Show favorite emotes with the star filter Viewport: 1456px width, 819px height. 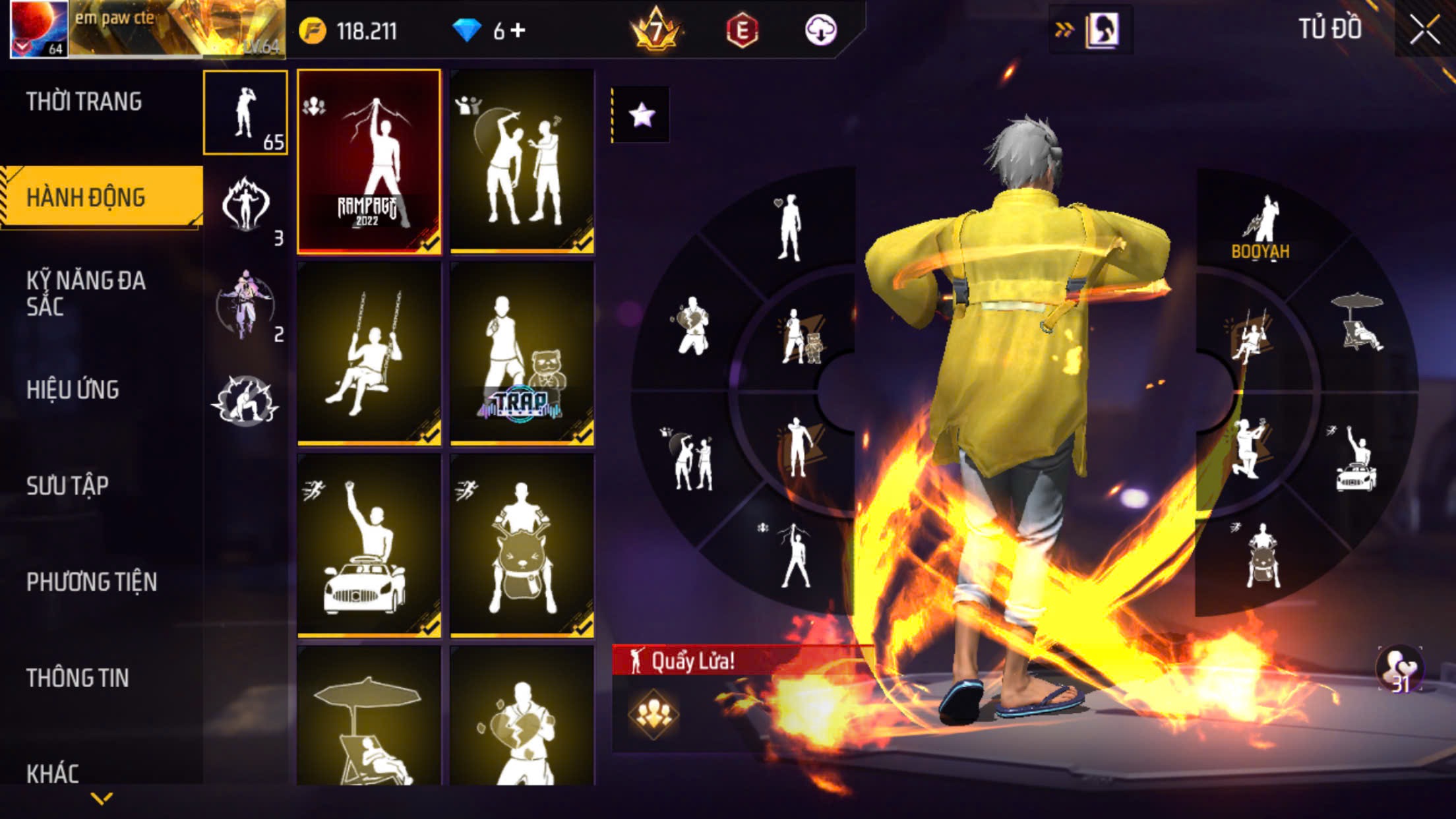pos(642,115)
